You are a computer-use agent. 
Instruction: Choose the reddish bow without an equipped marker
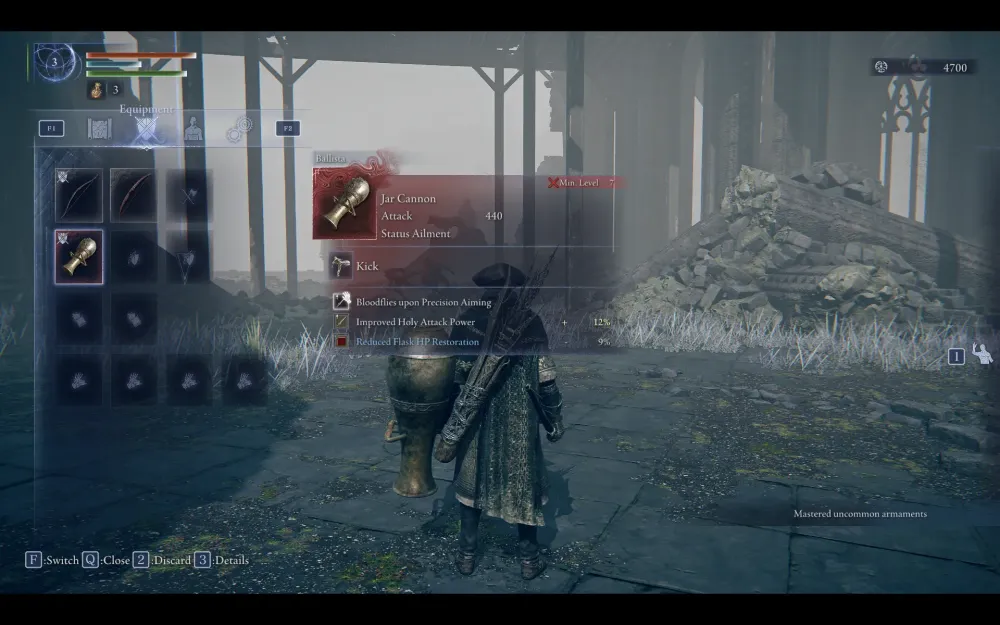coord(133,196)
